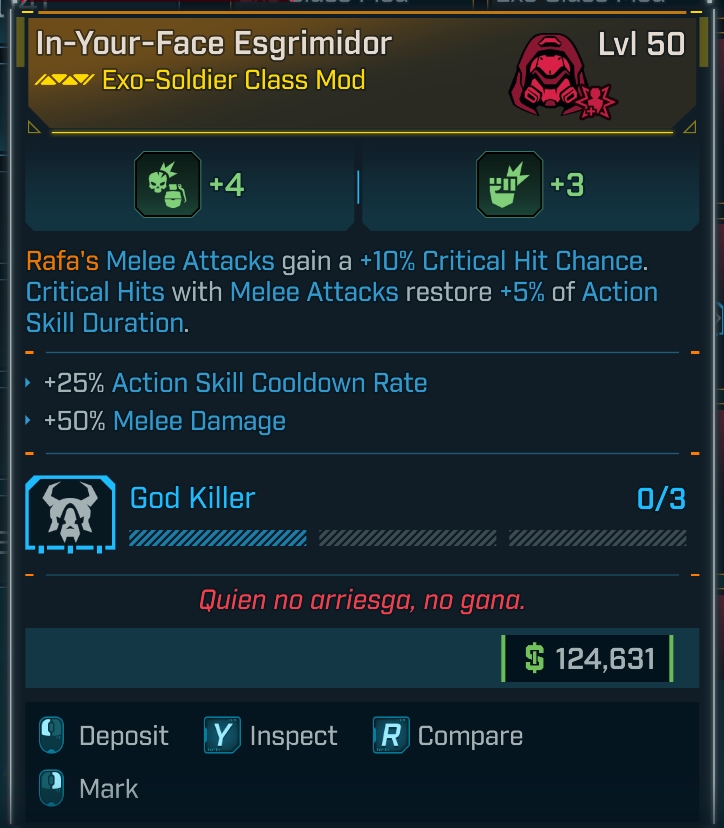Screen dimensions: 724x828
Task: Select the glowing fist skill bonus icon
Action: [x=510, y=185]
